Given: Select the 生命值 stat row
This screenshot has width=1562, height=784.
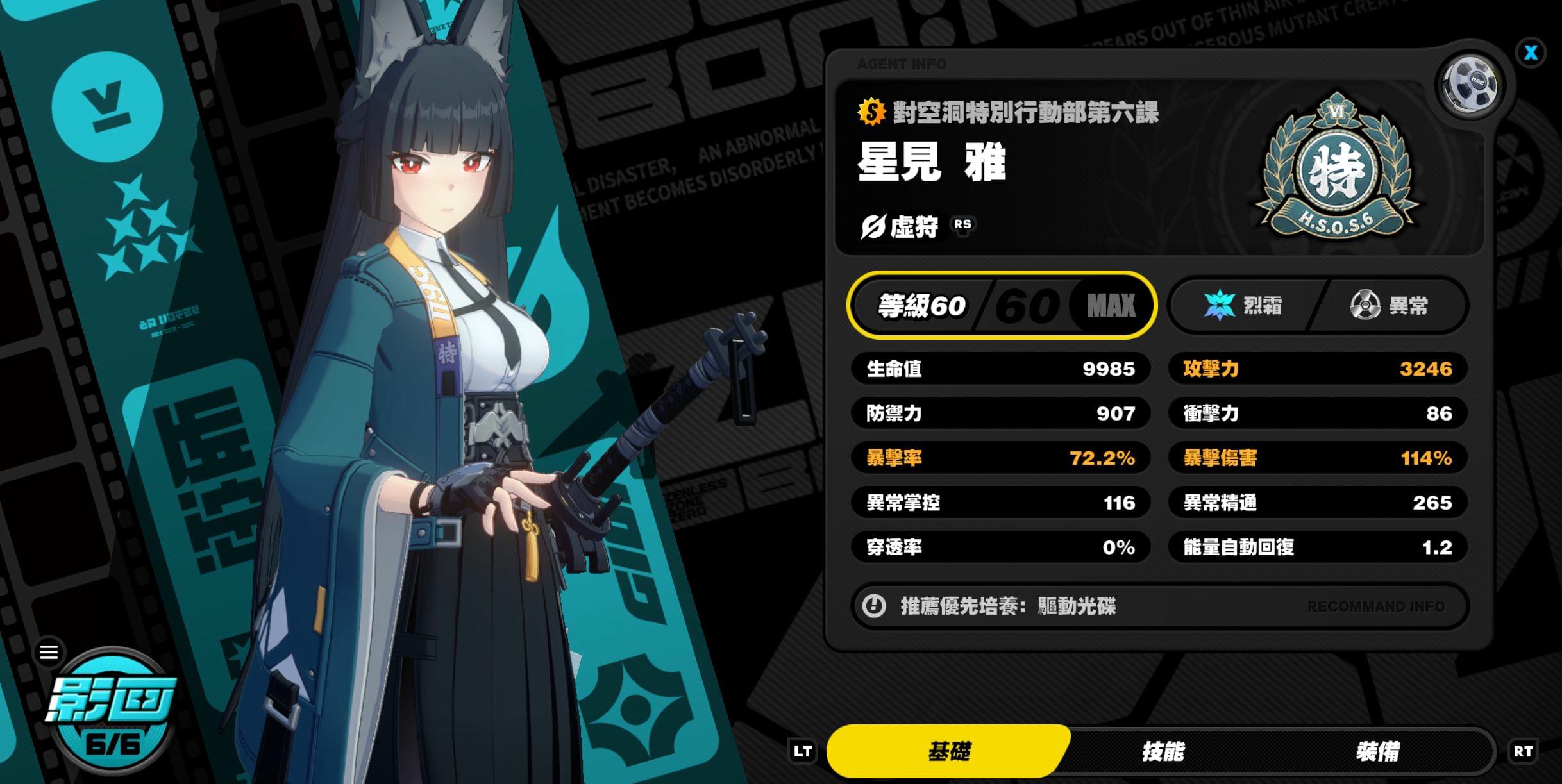Looking at the screenshot, I should pos(1000,369).
